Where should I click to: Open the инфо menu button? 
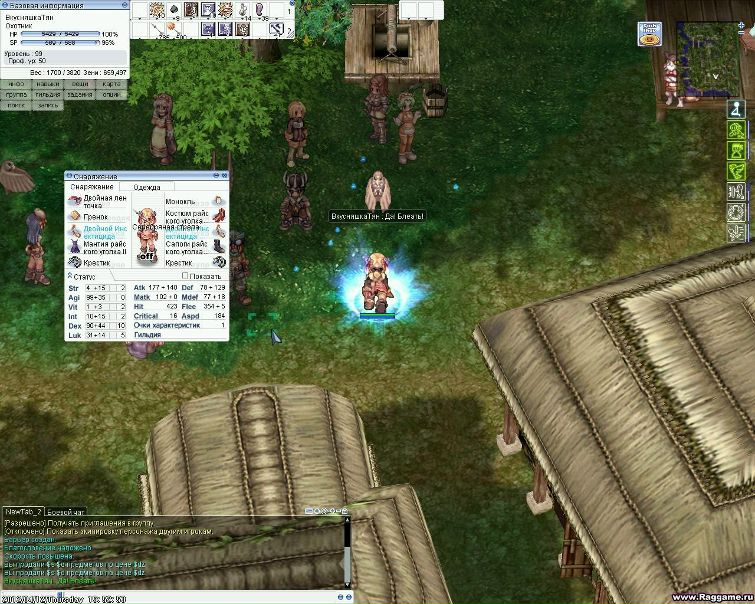tap(17, 84)
